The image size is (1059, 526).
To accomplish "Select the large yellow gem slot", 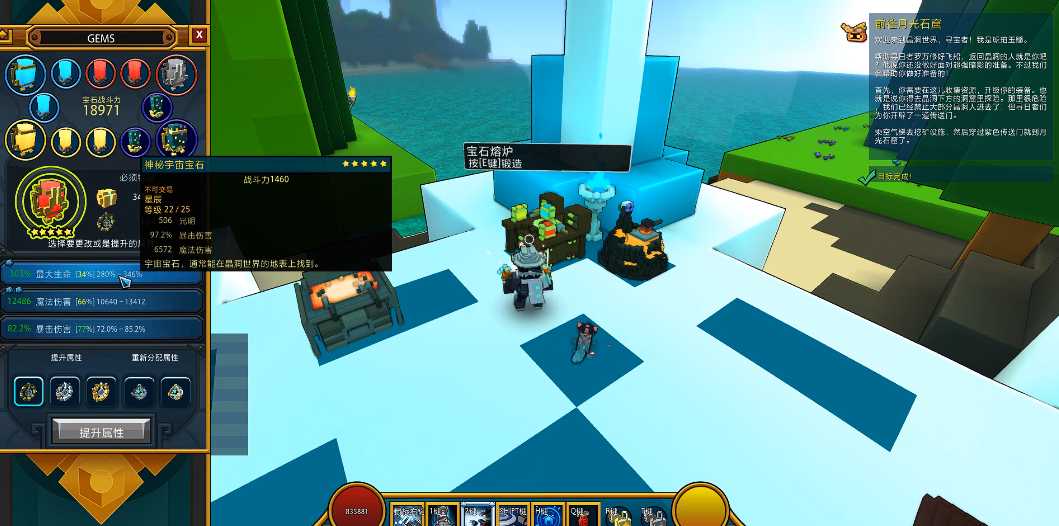I will pyautogui.click(x=23, y=139).
